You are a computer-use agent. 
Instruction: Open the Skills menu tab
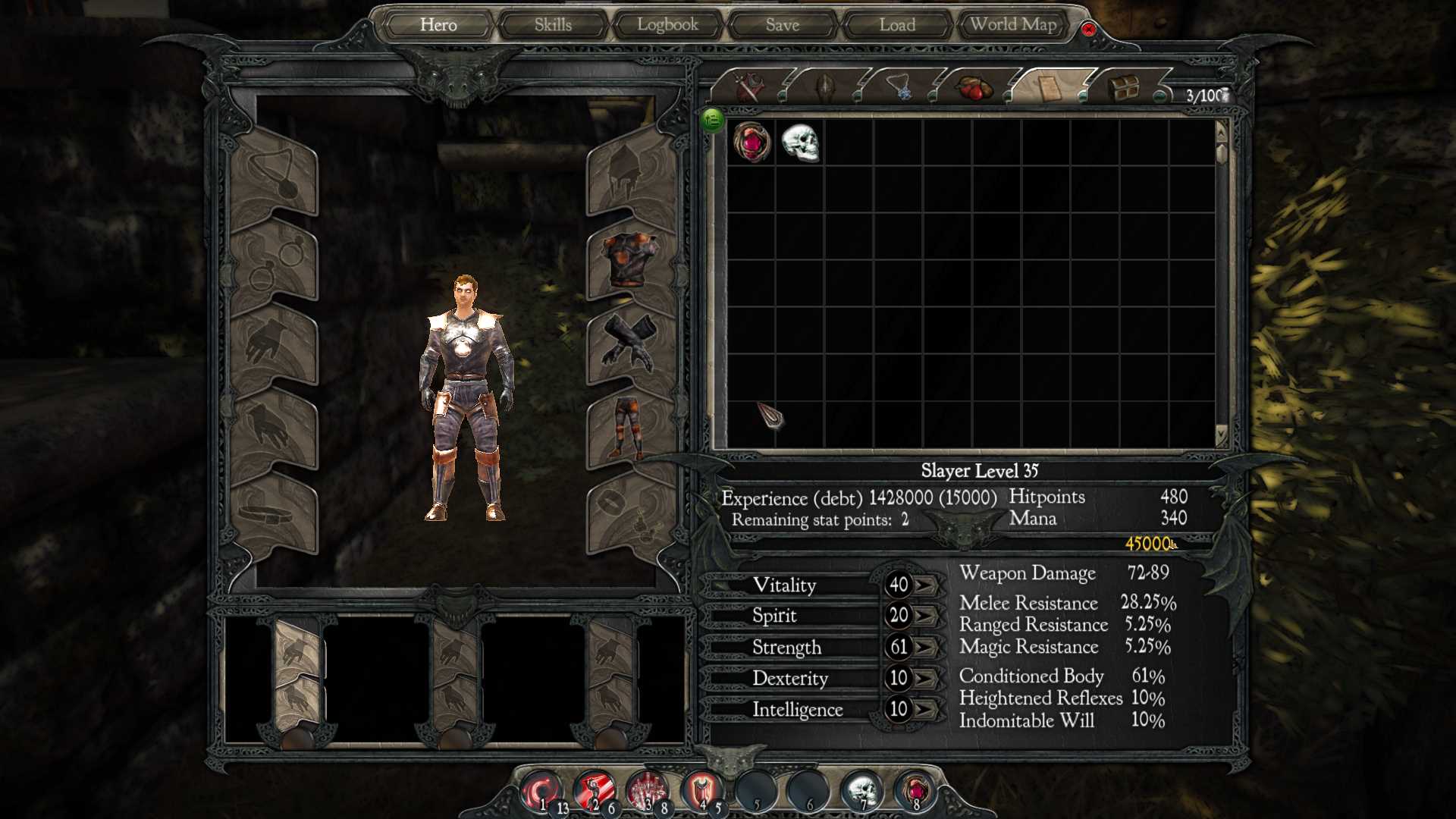pyautogui.click(x=553, y=25)
